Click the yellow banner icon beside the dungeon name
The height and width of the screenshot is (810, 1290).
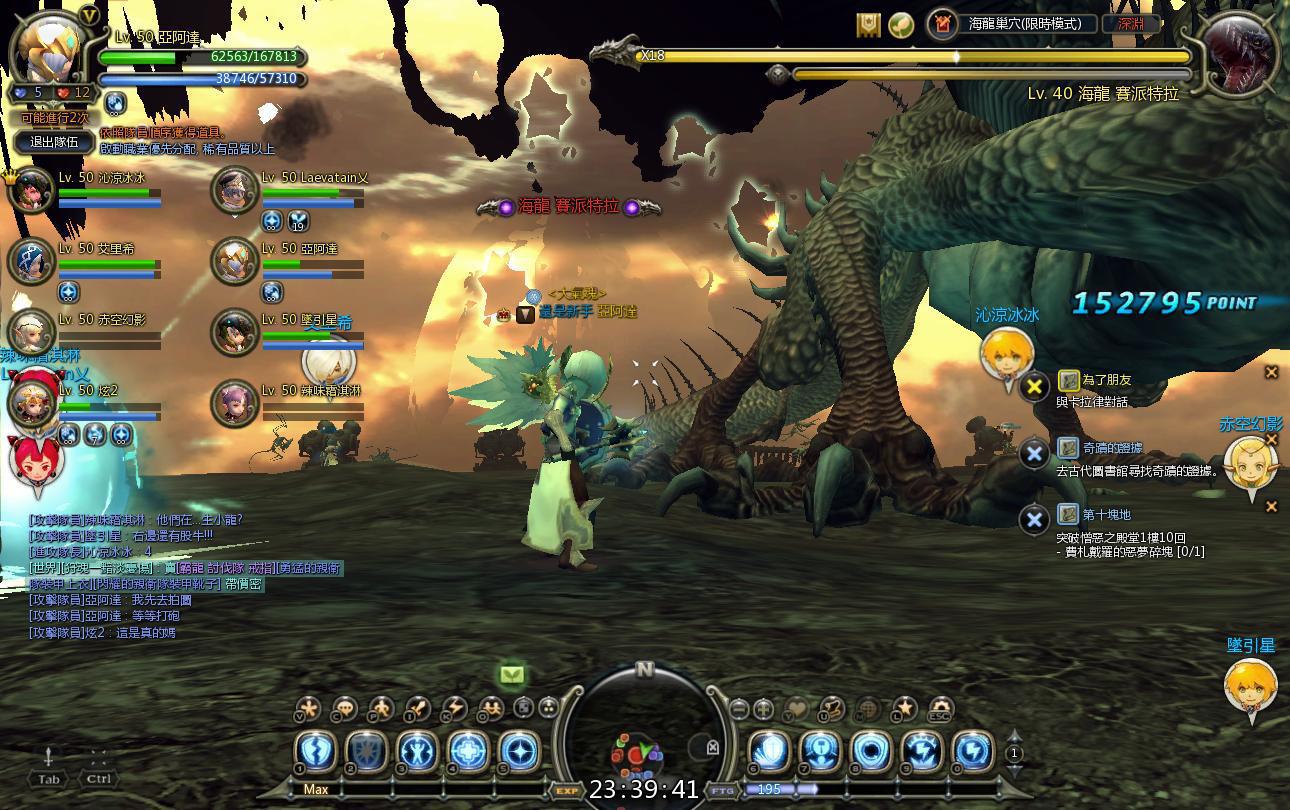pyautogui.click(x=868, y=24)
